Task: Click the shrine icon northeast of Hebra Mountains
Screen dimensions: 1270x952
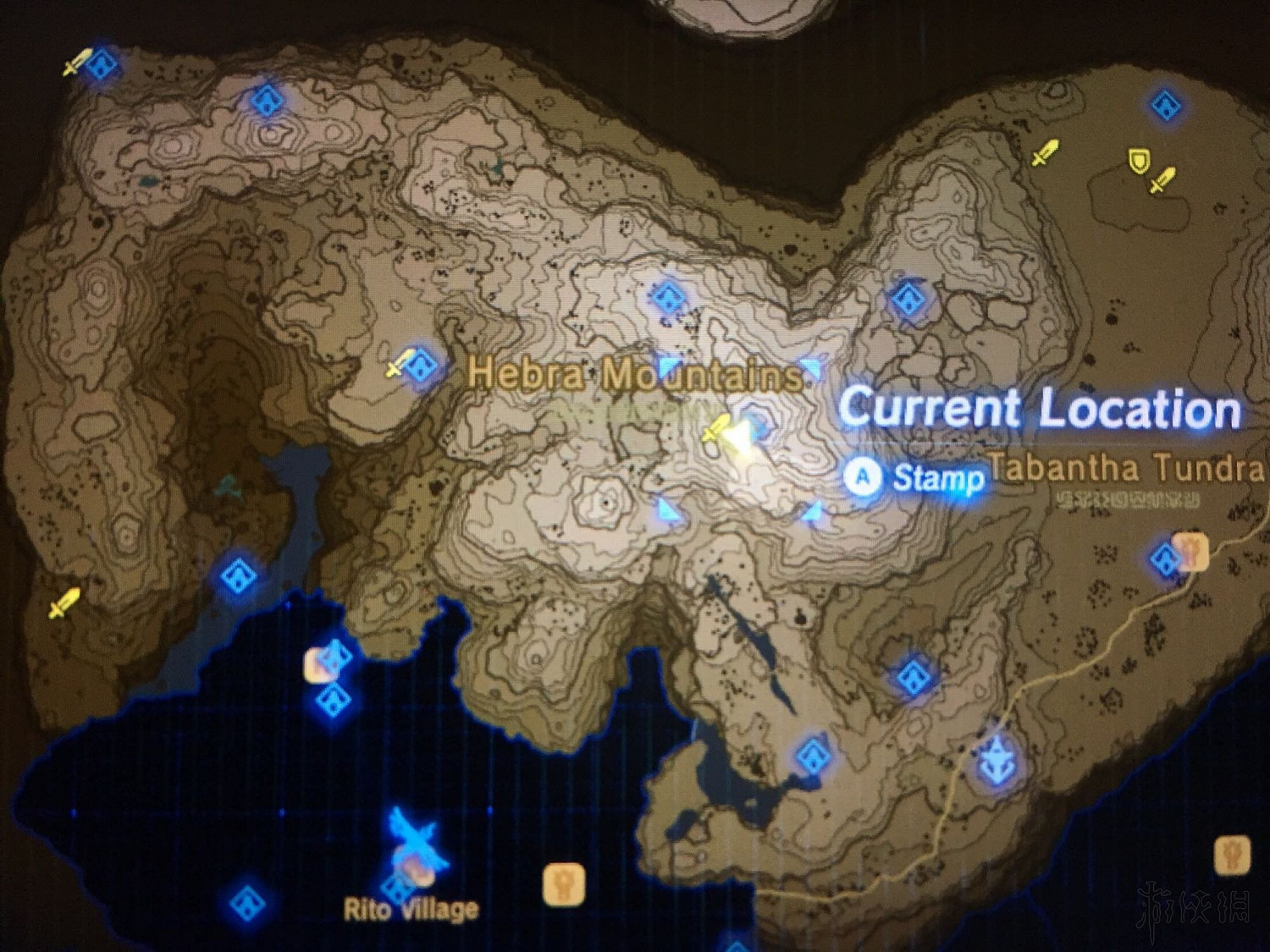Action: click(x=908, y=298)
